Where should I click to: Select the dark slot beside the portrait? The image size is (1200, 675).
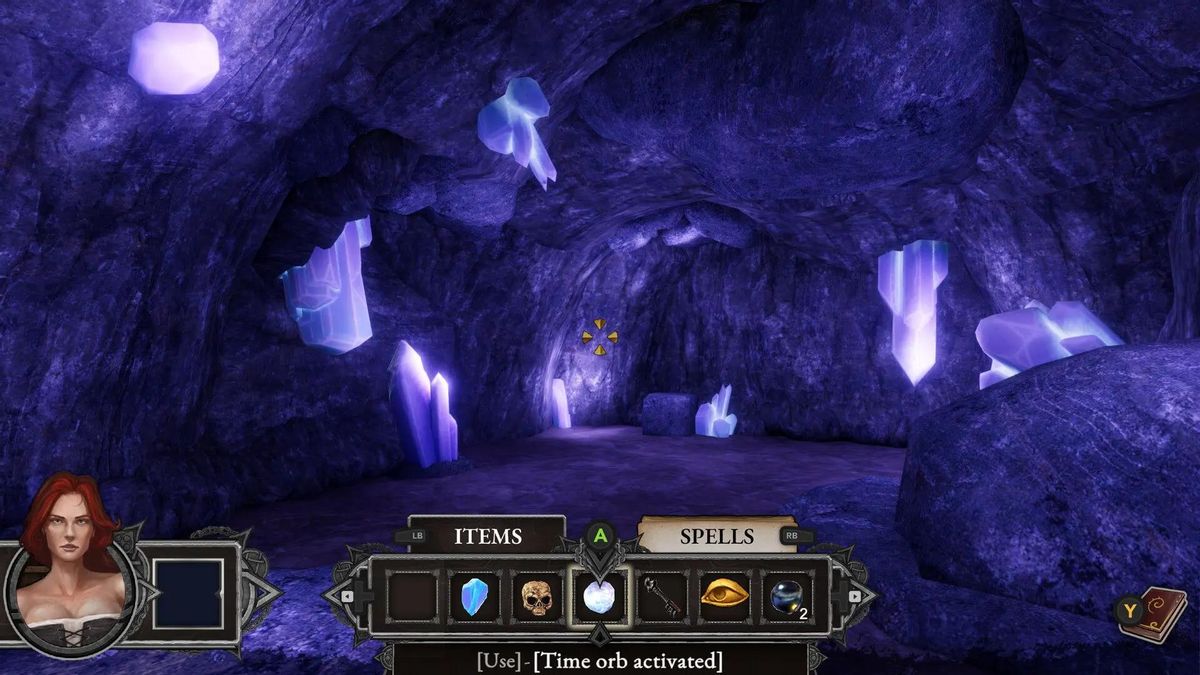click(187, 594)
